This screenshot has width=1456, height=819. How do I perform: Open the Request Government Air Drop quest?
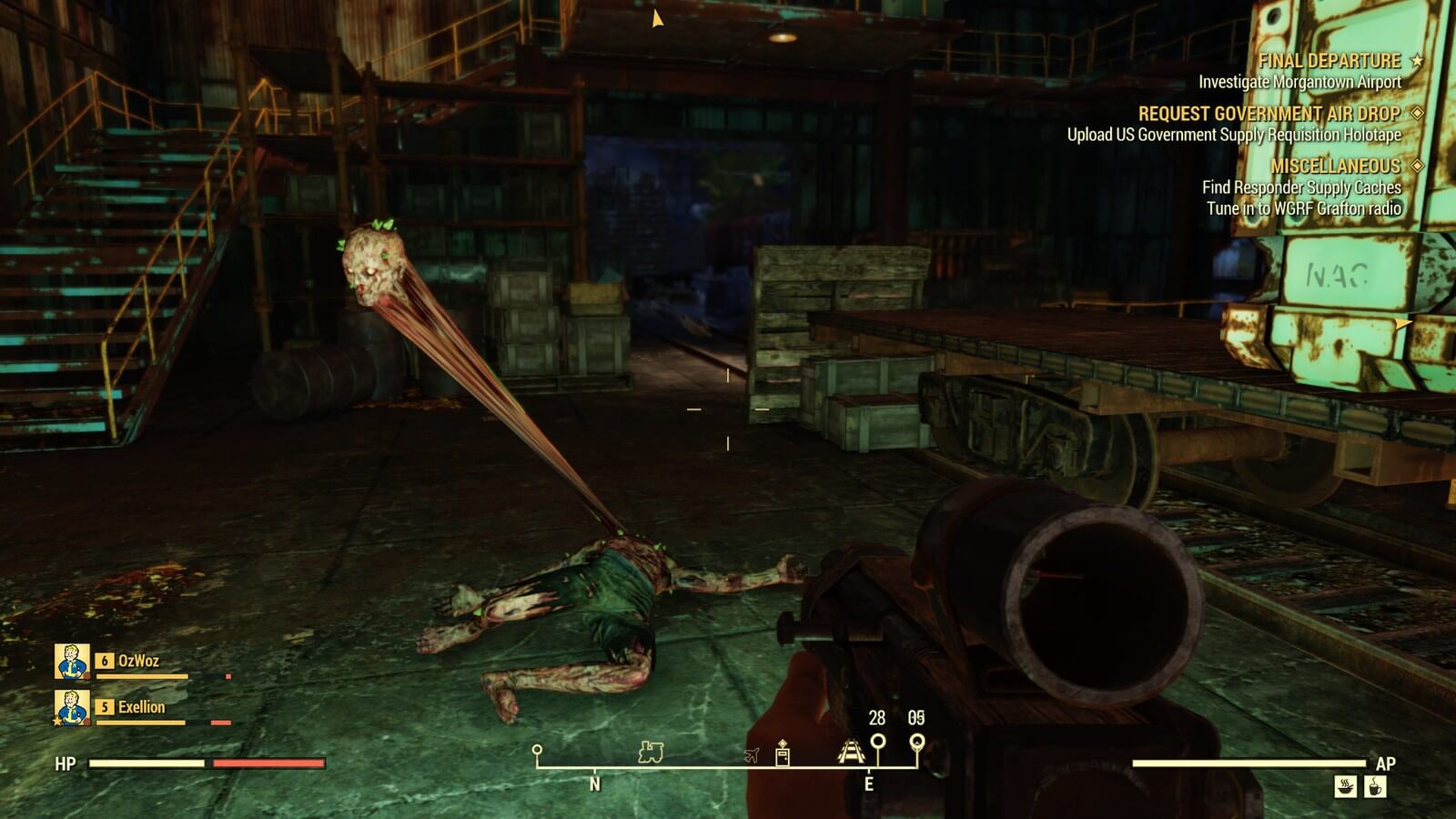point(1269,114)
